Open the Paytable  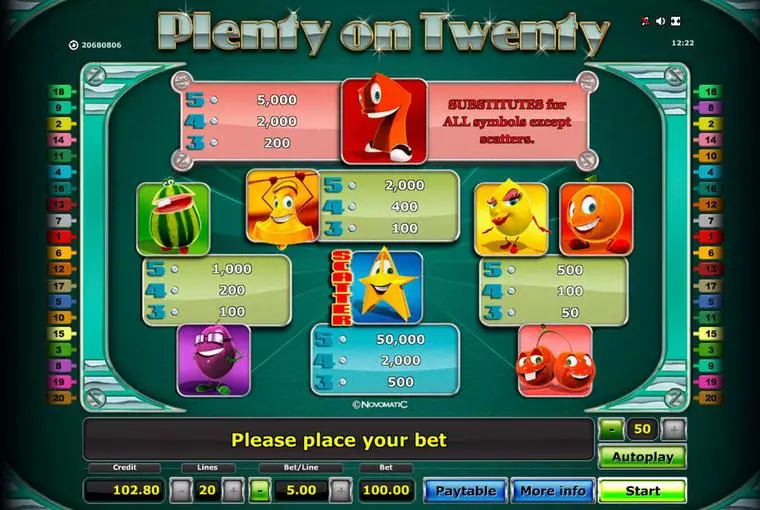pyautogui.click(x=465, y=490)
